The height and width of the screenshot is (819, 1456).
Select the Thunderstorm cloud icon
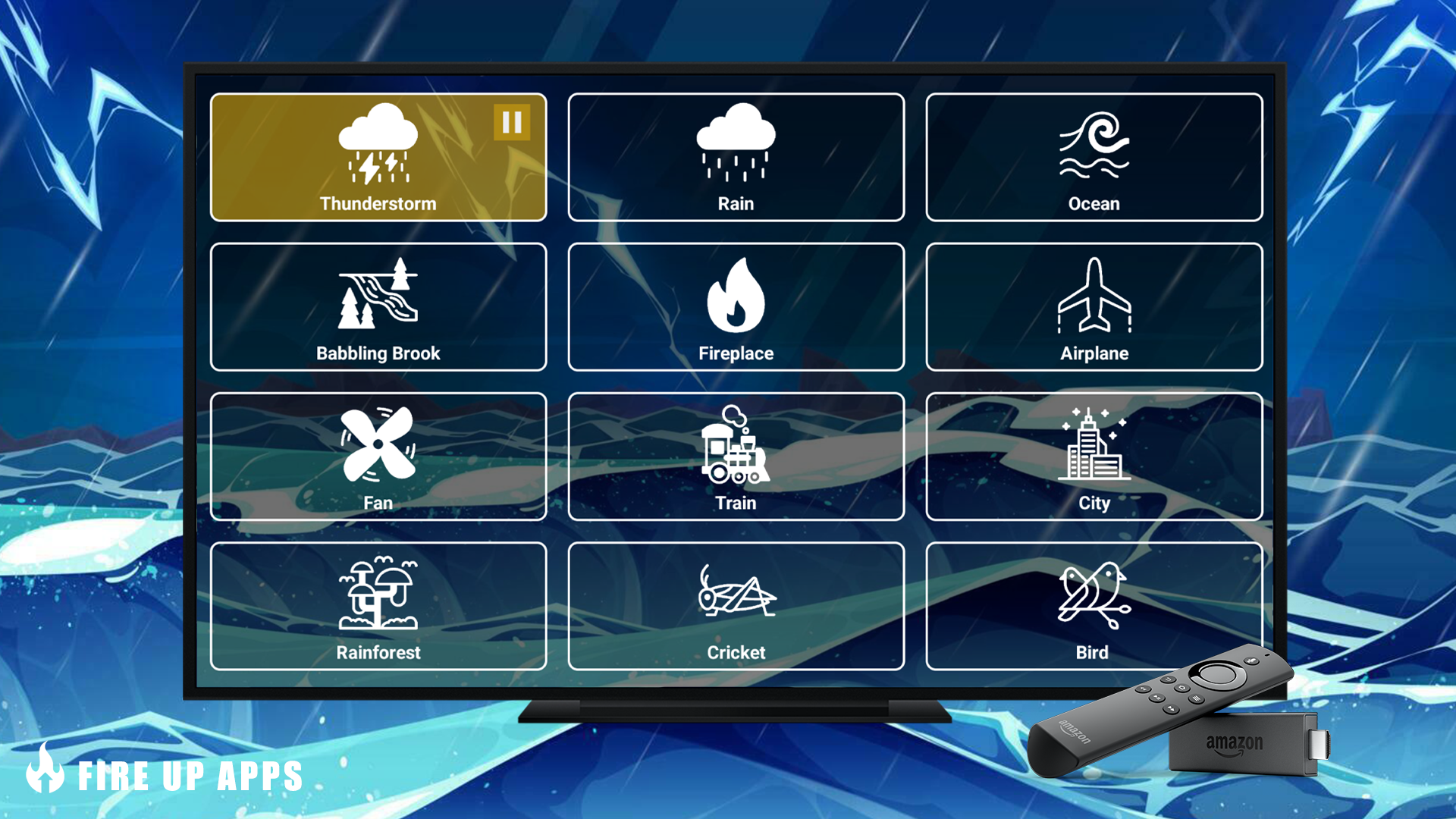point(379,146)
